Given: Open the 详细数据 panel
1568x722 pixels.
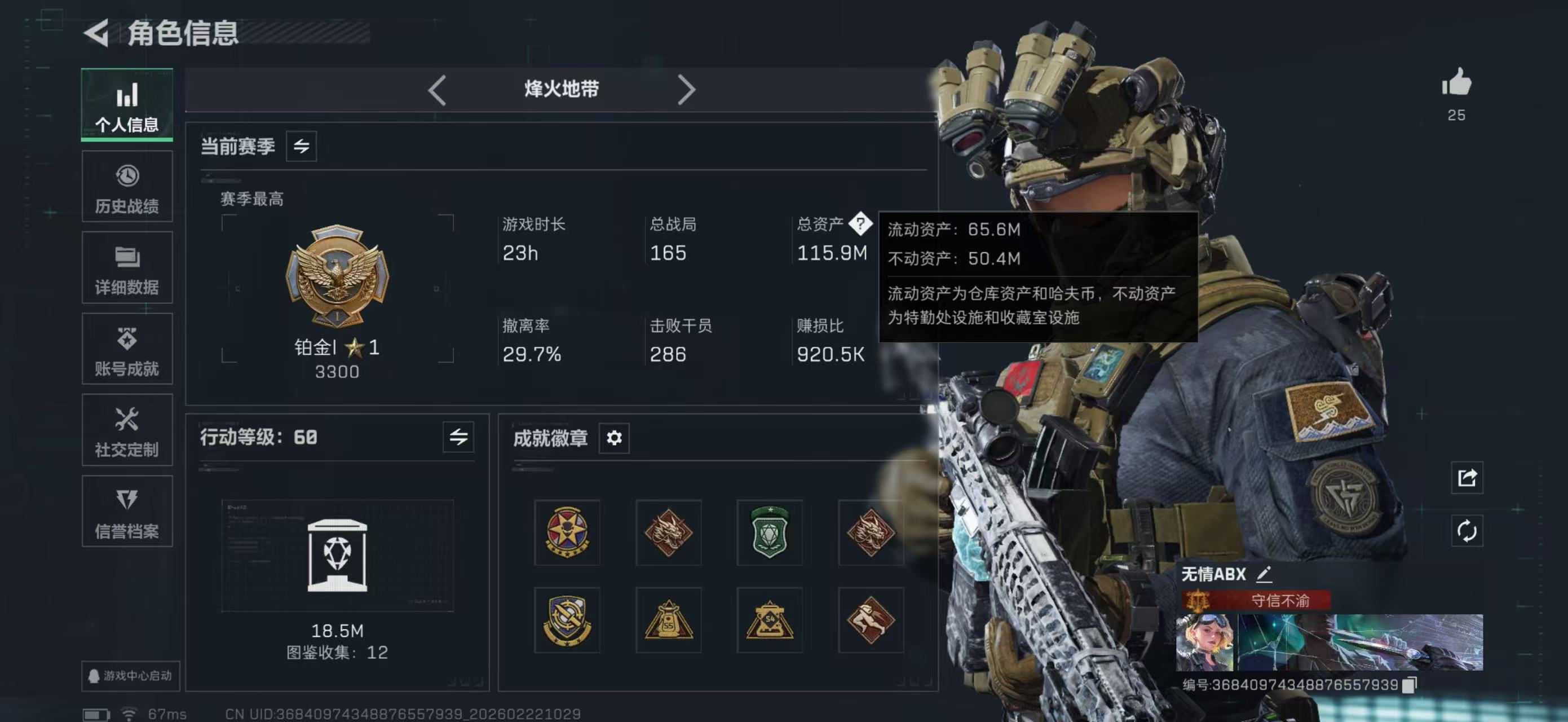Looking at the screenshot, I should pyautogui.click(x=127, y=268).
